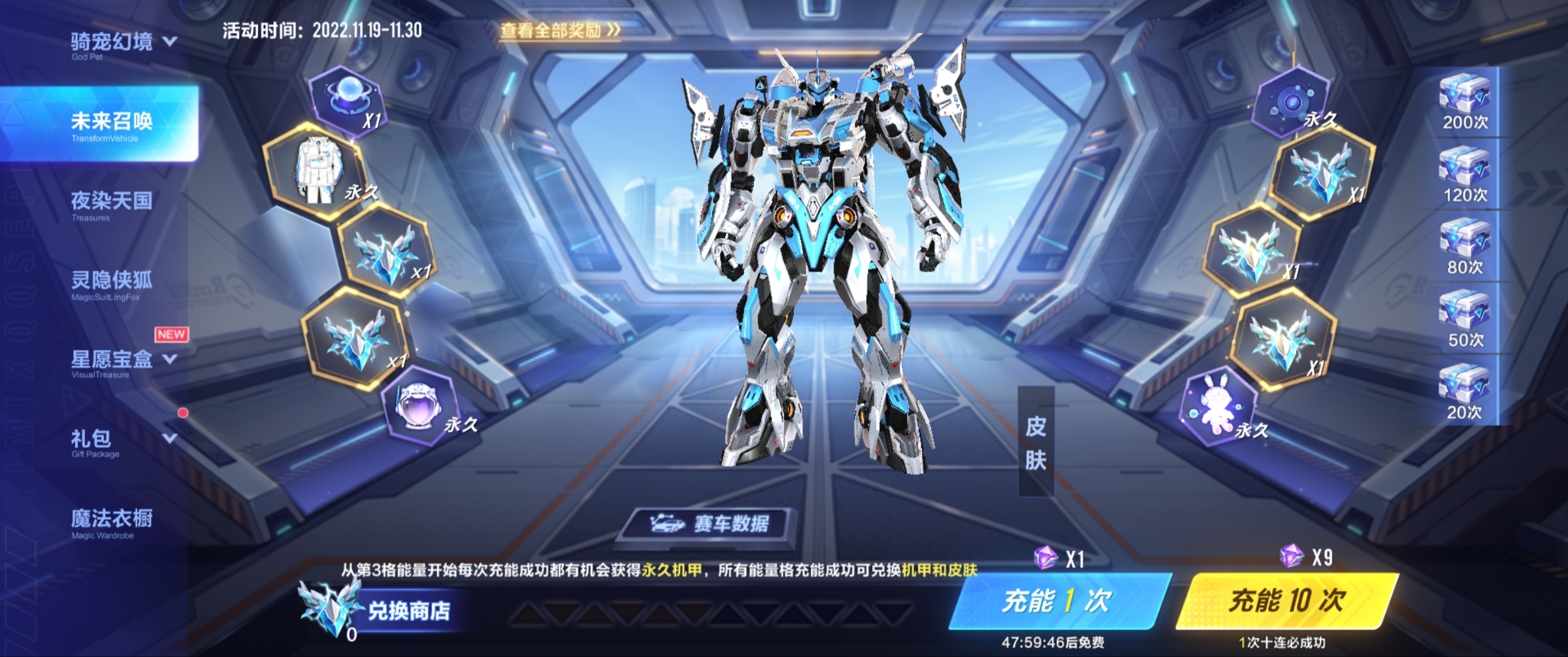
Task: Expand the 星愿宝盒 menu section
Action: click(x=116, y=360)
